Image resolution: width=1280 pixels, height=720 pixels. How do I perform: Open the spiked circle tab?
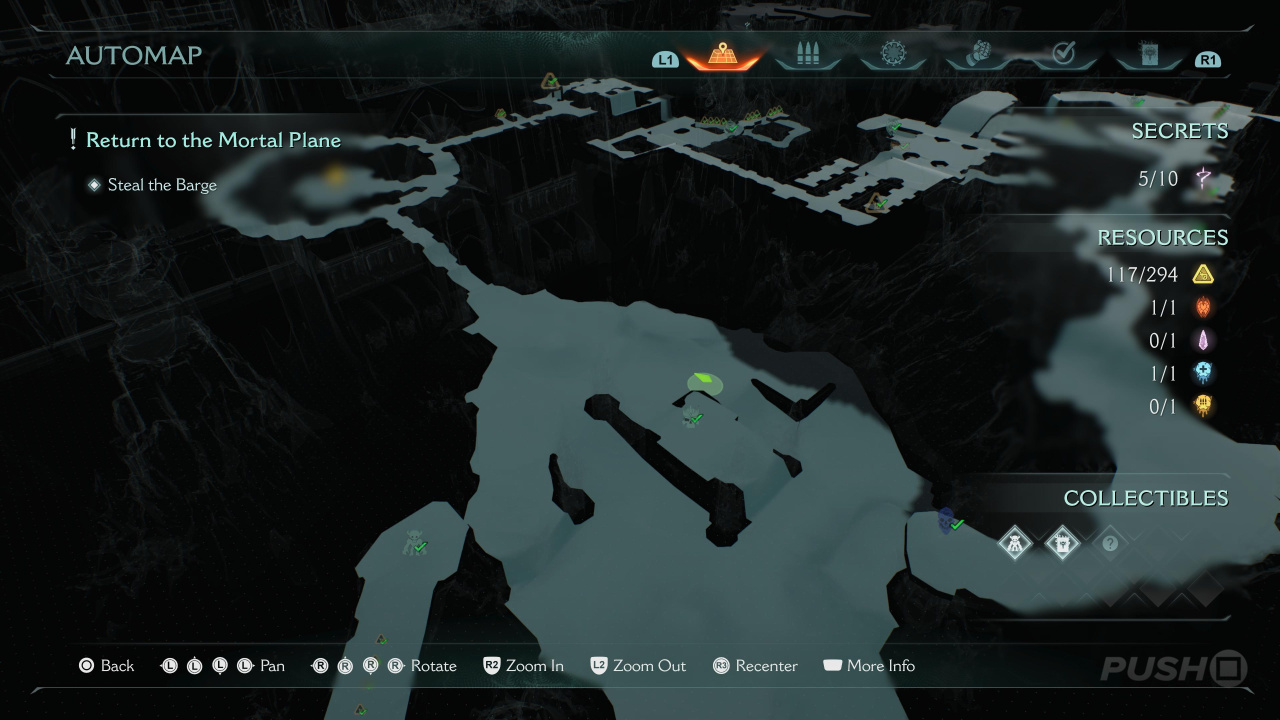(x=892, y=55)
